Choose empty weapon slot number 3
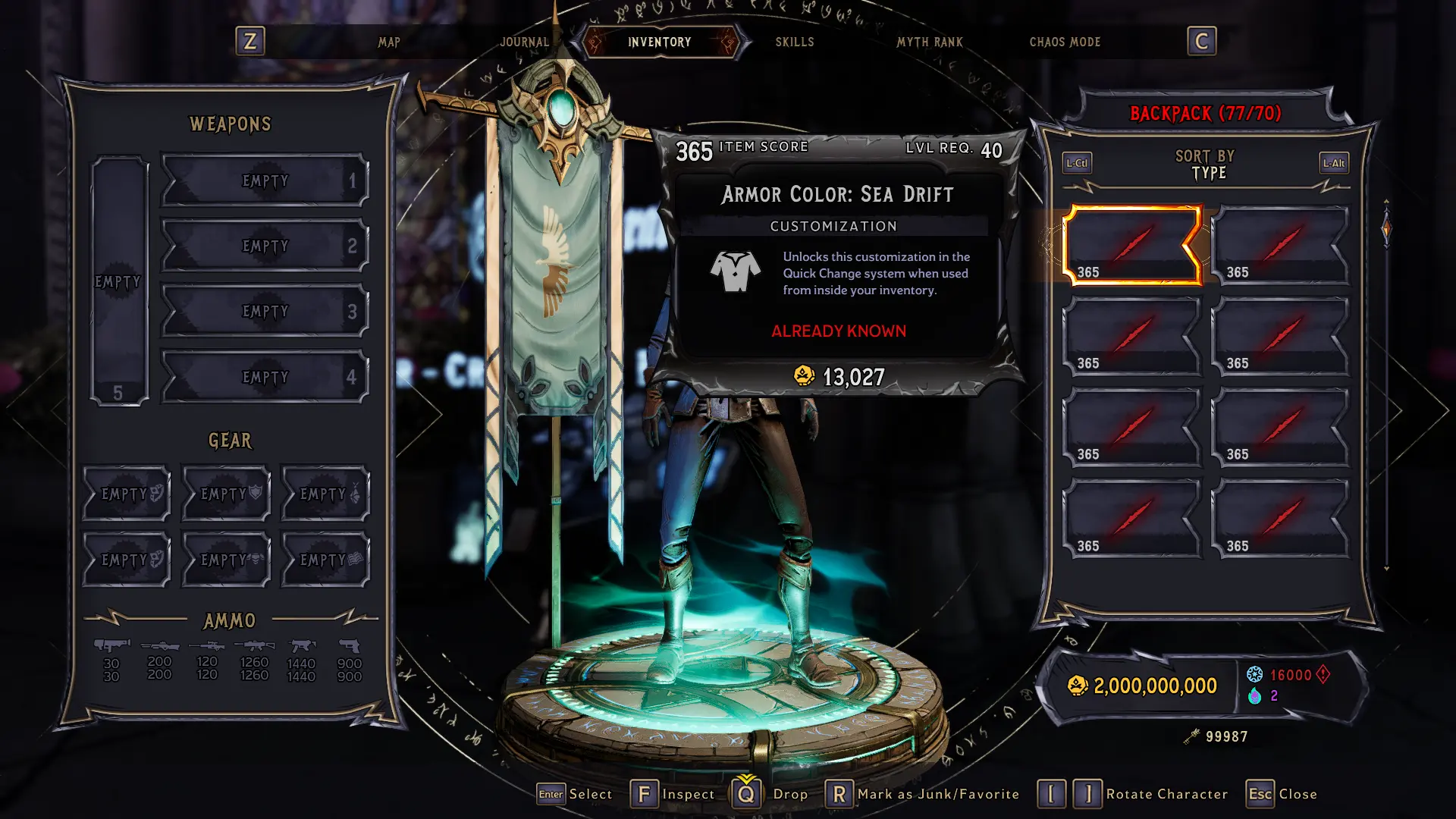Image resolution: width=1456 pixels, height=819 pixels. click(x=265, y=311)
